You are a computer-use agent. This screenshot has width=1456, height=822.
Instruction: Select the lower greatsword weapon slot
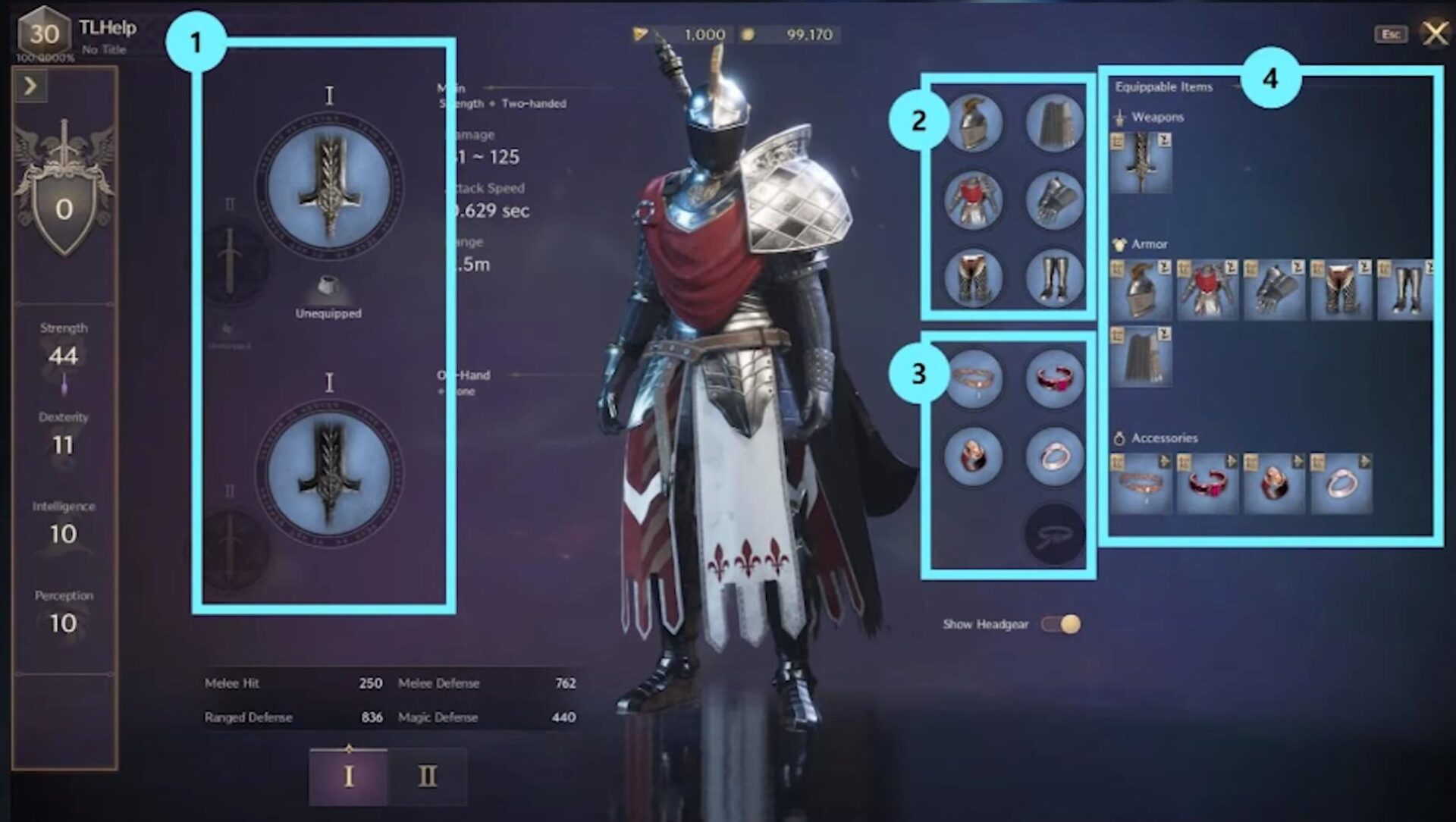329,472
